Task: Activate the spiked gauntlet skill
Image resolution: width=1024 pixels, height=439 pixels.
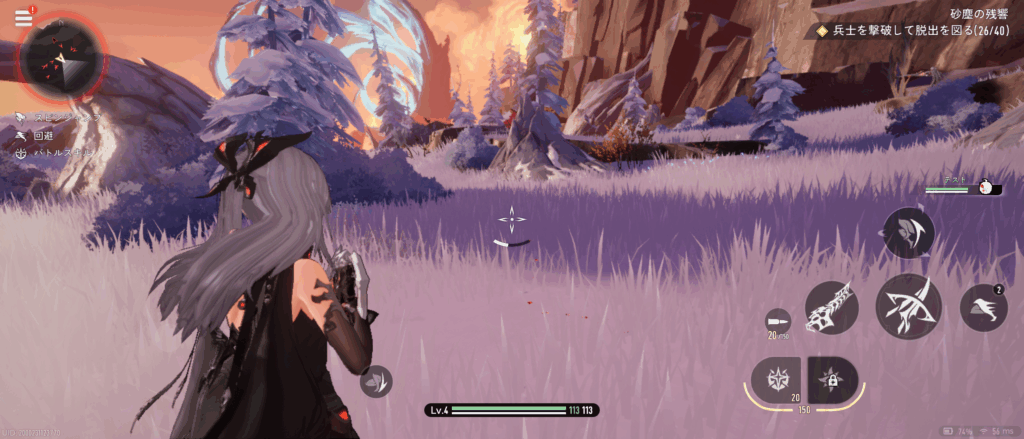Action: (x=832, y=307)
